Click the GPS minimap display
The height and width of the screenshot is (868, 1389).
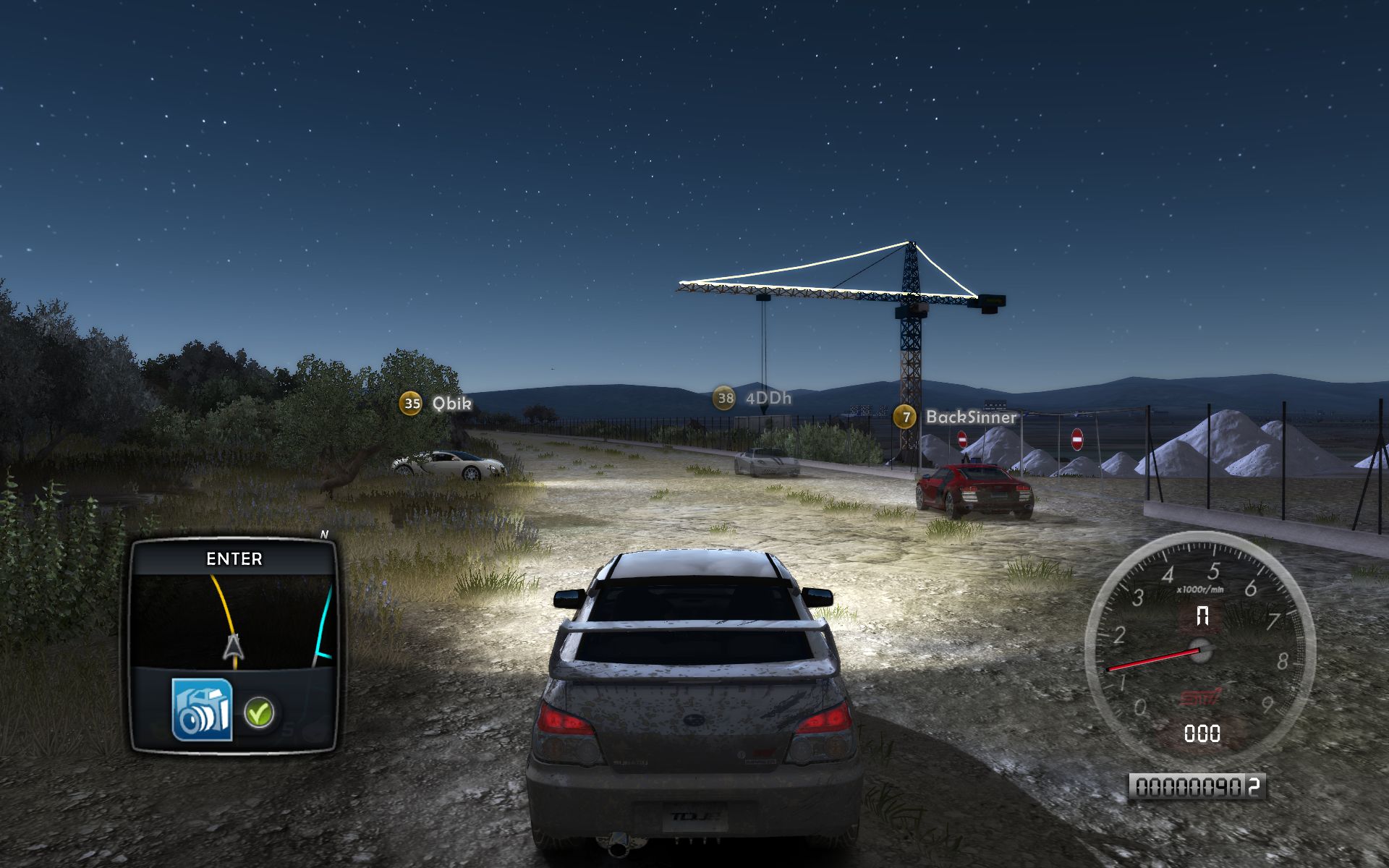[234, 621]
